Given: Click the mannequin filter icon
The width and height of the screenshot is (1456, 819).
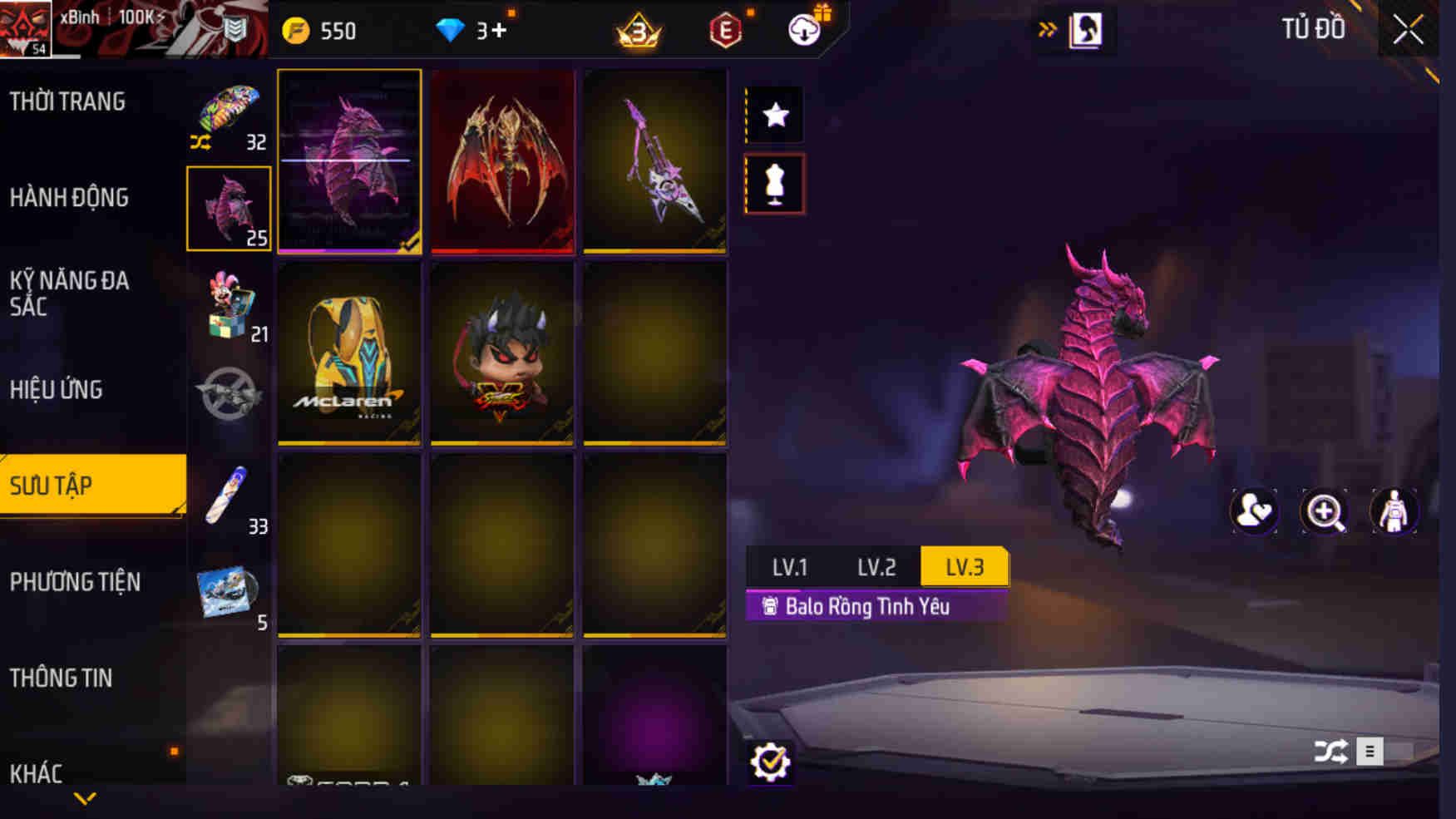Looking at the screenshot, I should tap(775, 185).
